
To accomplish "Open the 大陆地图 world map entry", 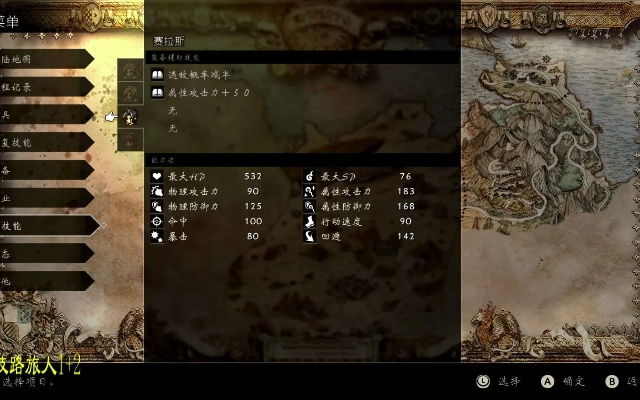I will [40, 60].
